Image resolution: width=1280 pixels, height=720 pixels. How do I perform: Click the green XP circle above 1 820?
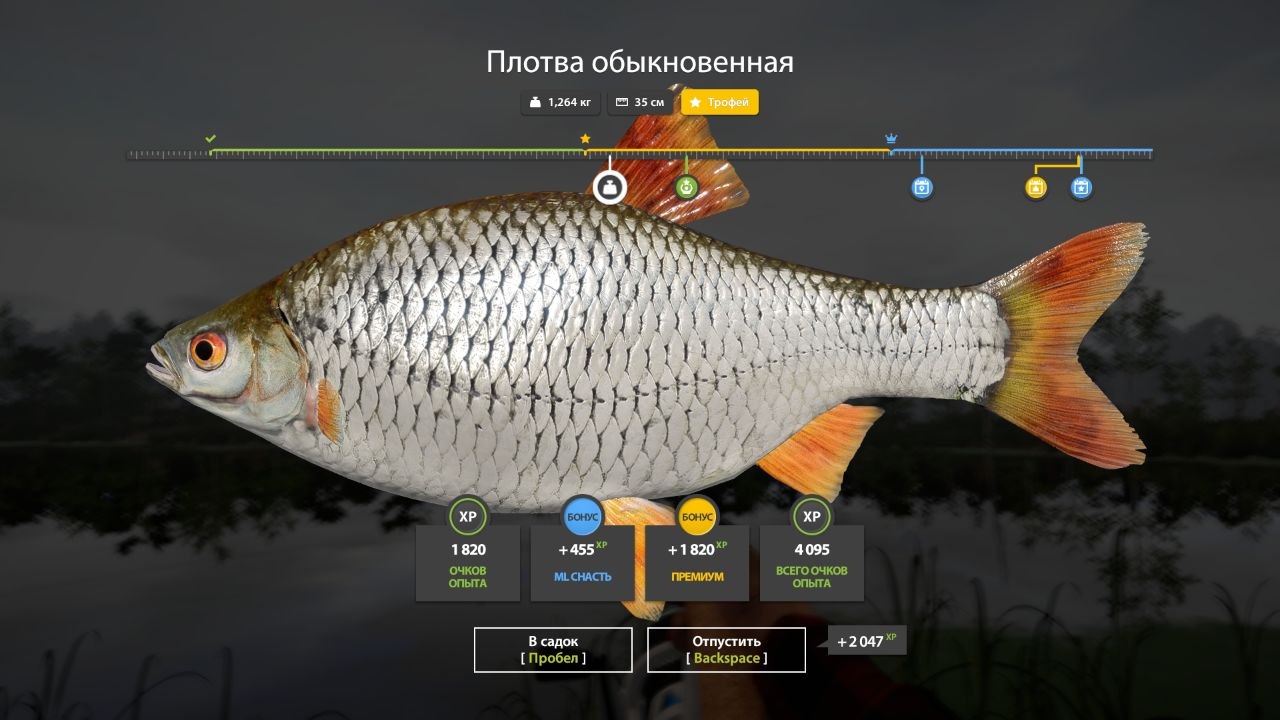point(468,517)
